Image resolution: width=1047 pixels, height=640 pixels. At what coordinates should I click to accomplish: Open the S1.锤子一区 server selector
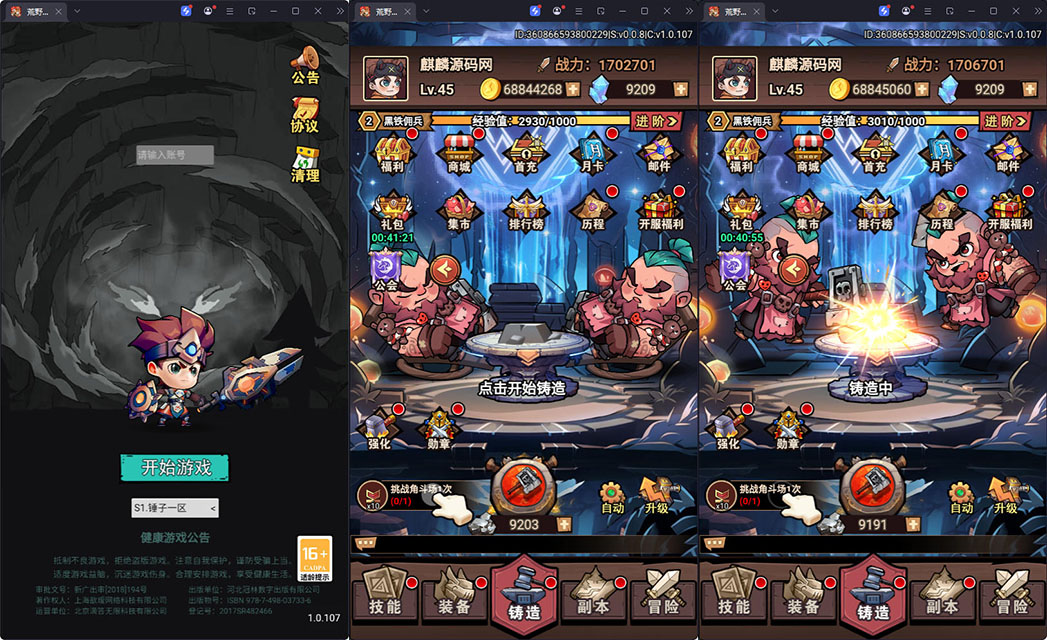(175, 508)
